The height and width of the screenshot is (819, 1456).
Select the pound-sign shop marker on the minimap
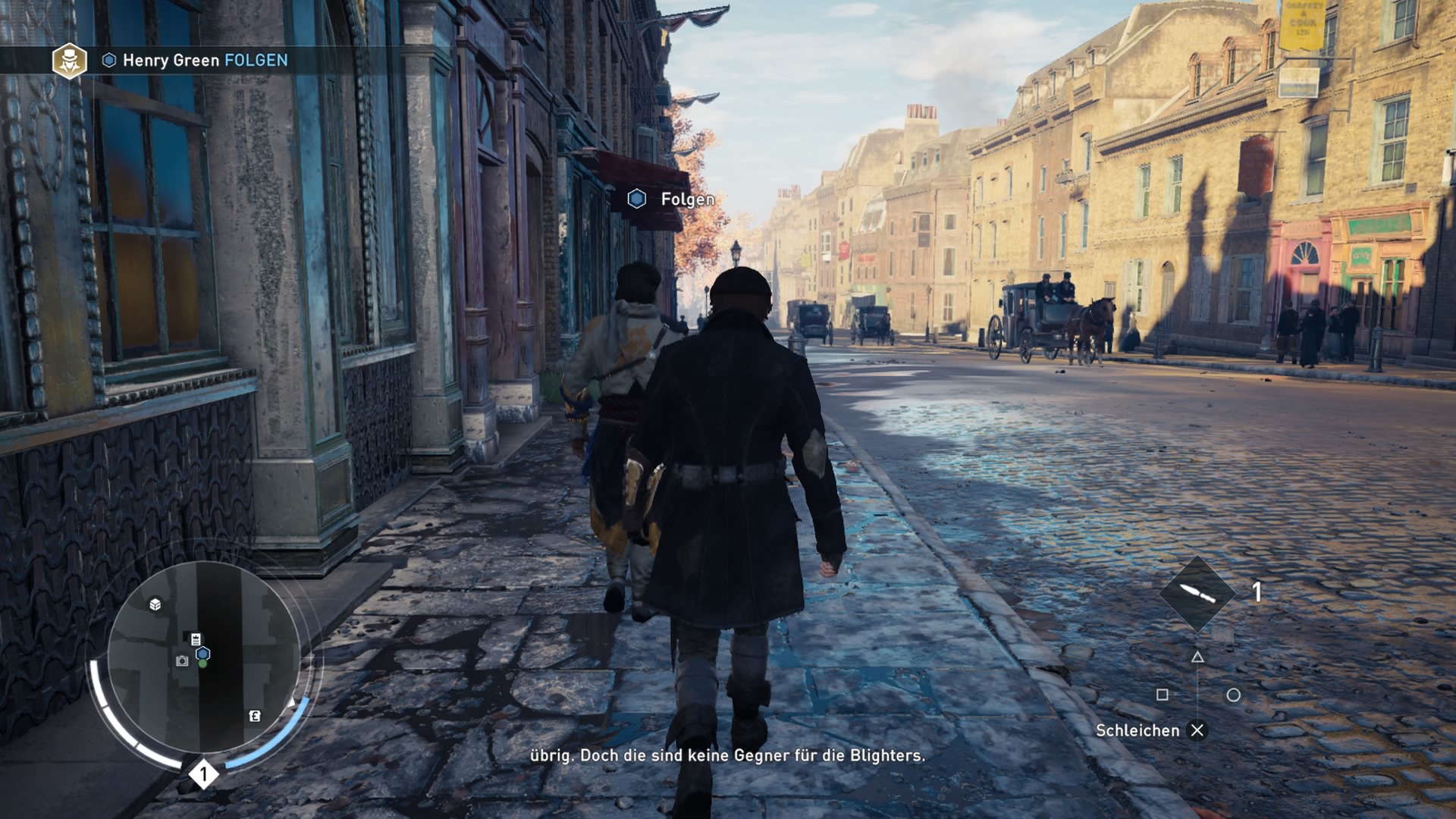click(x=255, y=716)
